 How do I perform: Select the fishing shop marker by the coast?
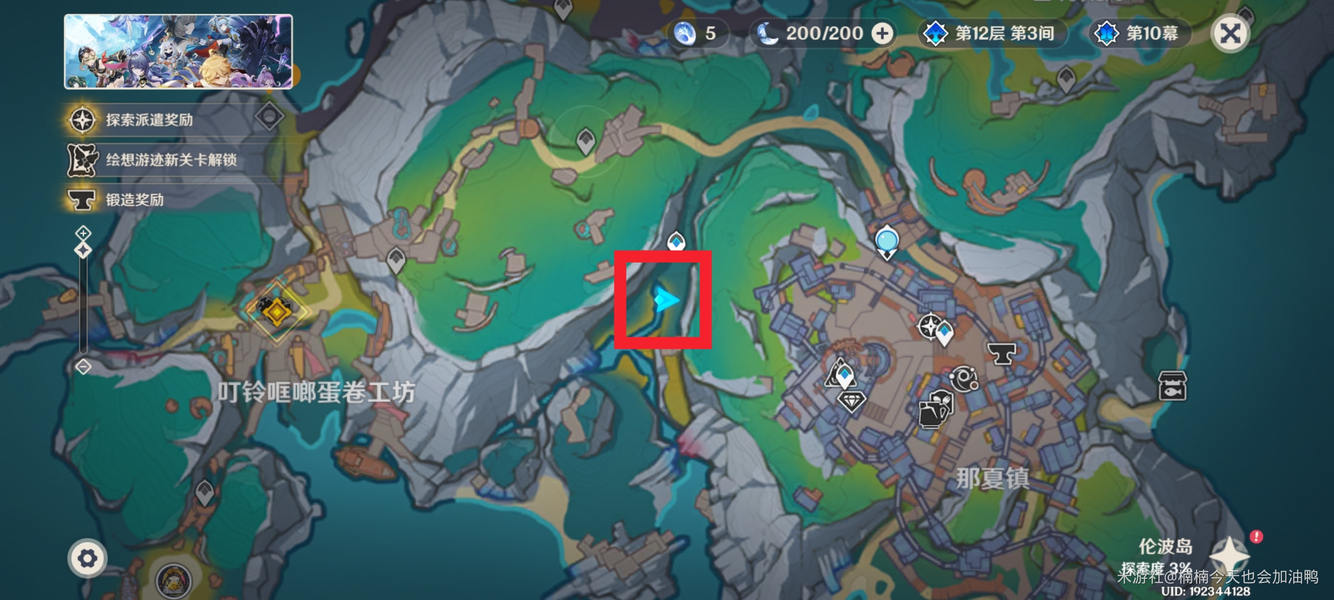1172,386
